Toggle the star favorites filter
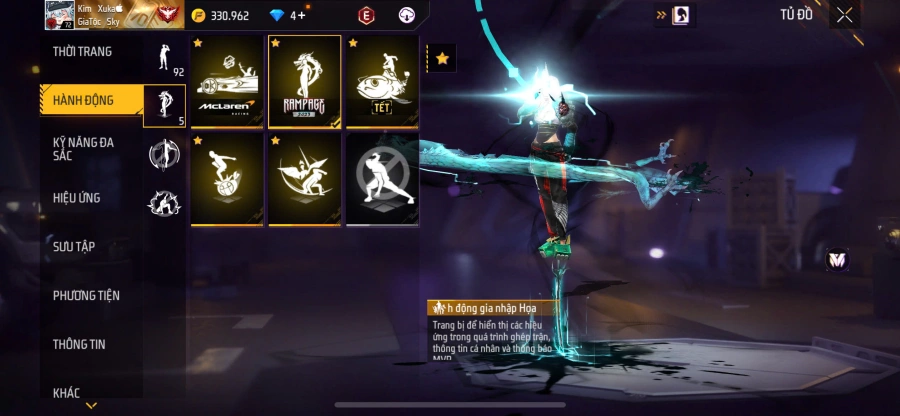 point(442,59)
